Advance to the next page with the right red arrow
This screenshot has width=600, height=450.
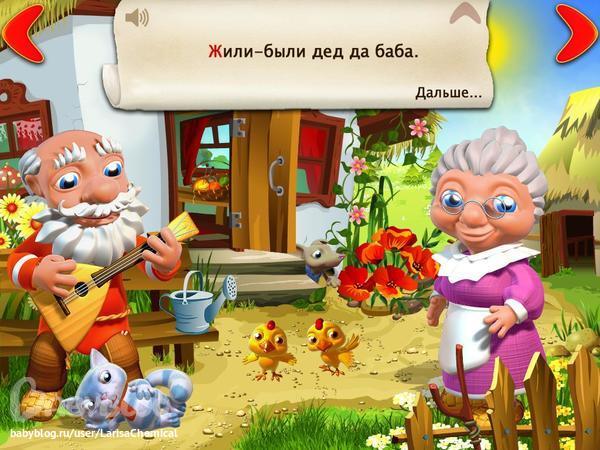click(x=577, y=32)
